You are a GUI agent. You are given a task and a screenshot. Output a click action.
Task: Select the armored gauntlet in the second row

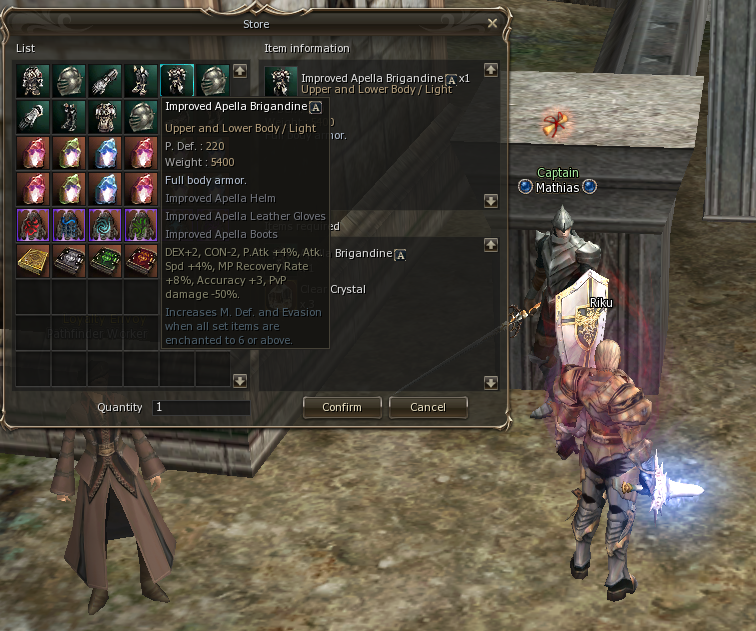33,116
